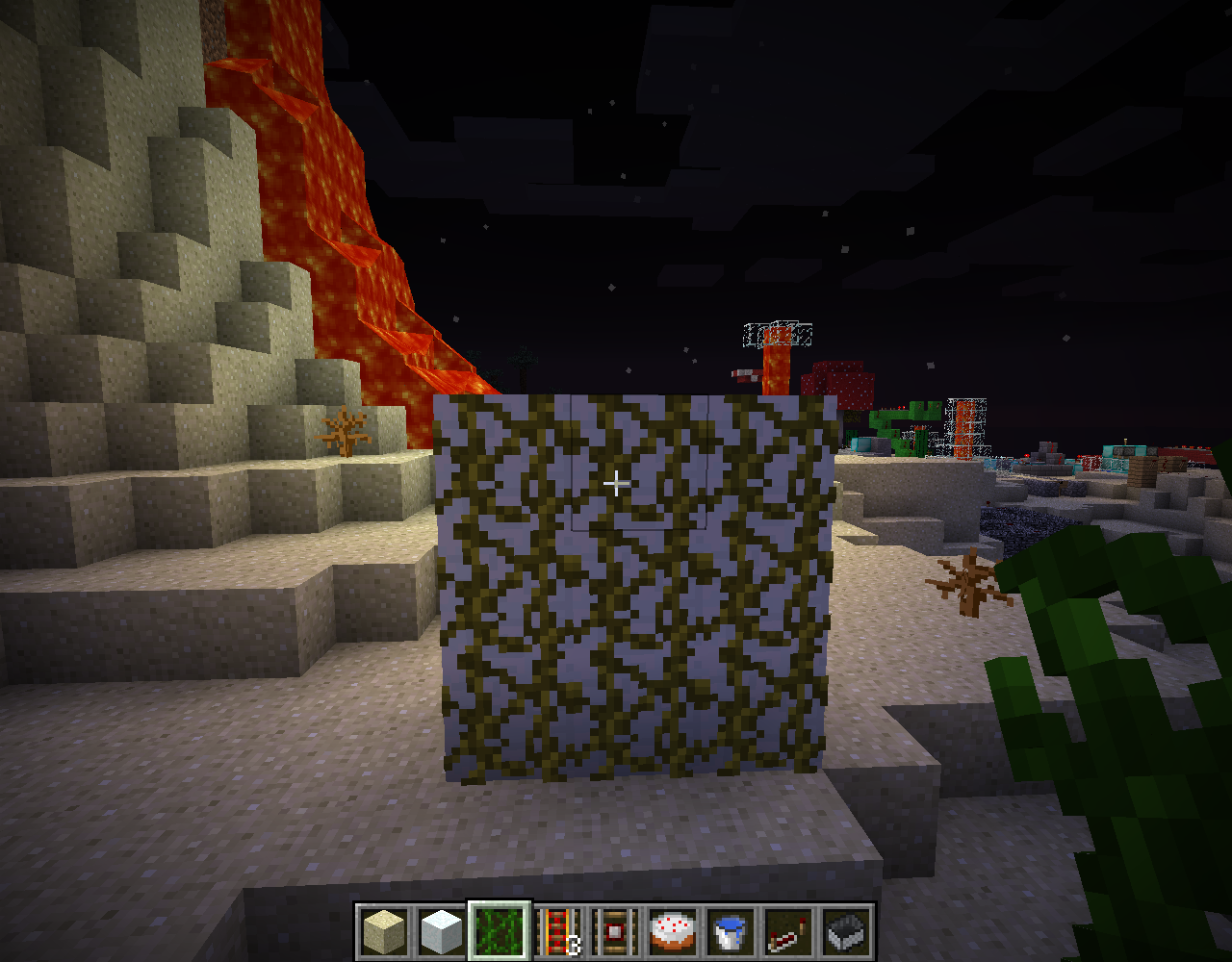Select the powered rail stack
This screenshot has width=1232, height=962.
tap(558, 931)
